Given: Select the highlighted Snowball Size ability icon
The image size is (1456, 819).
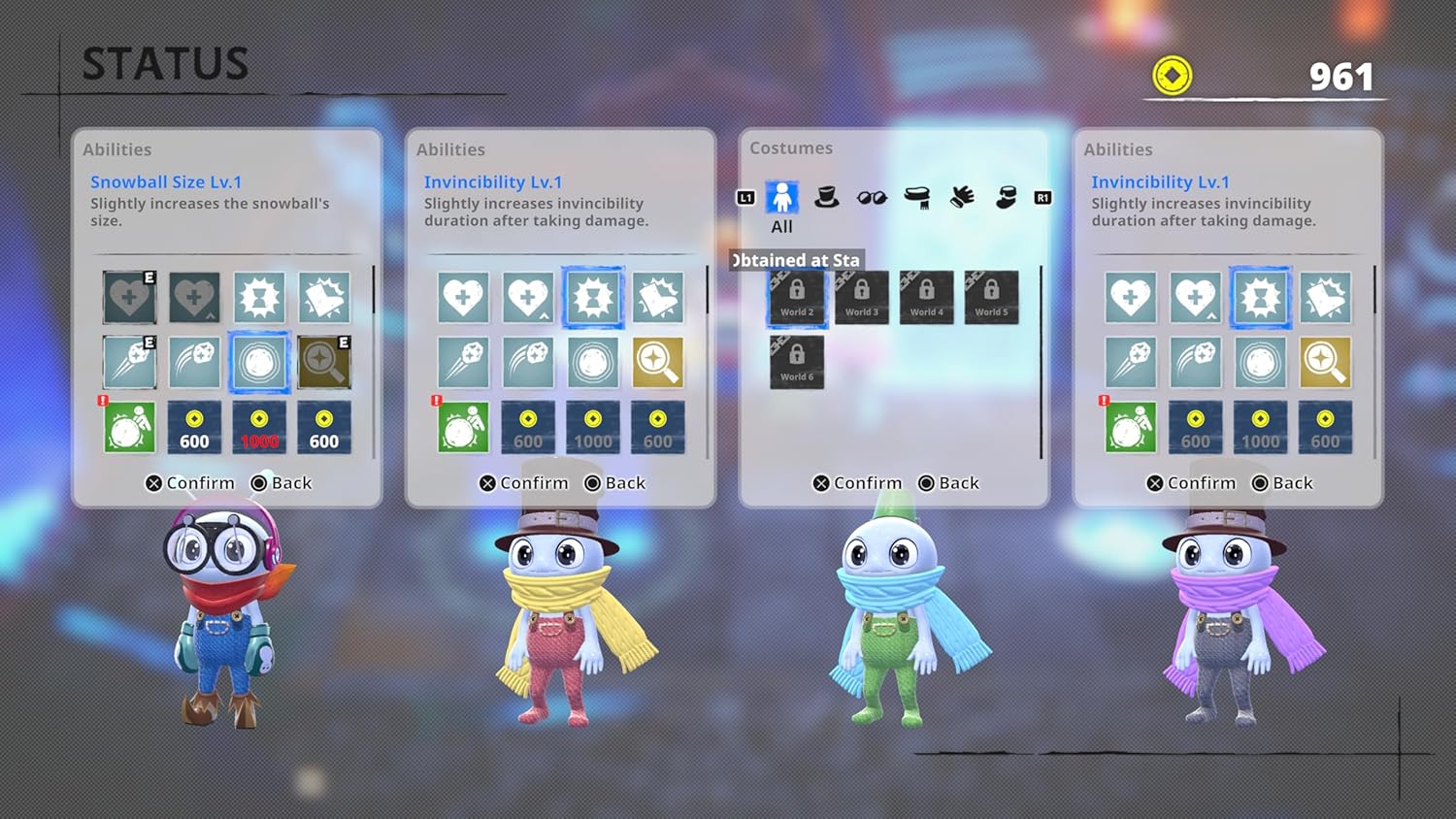Looking at the screenshot, I should (260, 362).
